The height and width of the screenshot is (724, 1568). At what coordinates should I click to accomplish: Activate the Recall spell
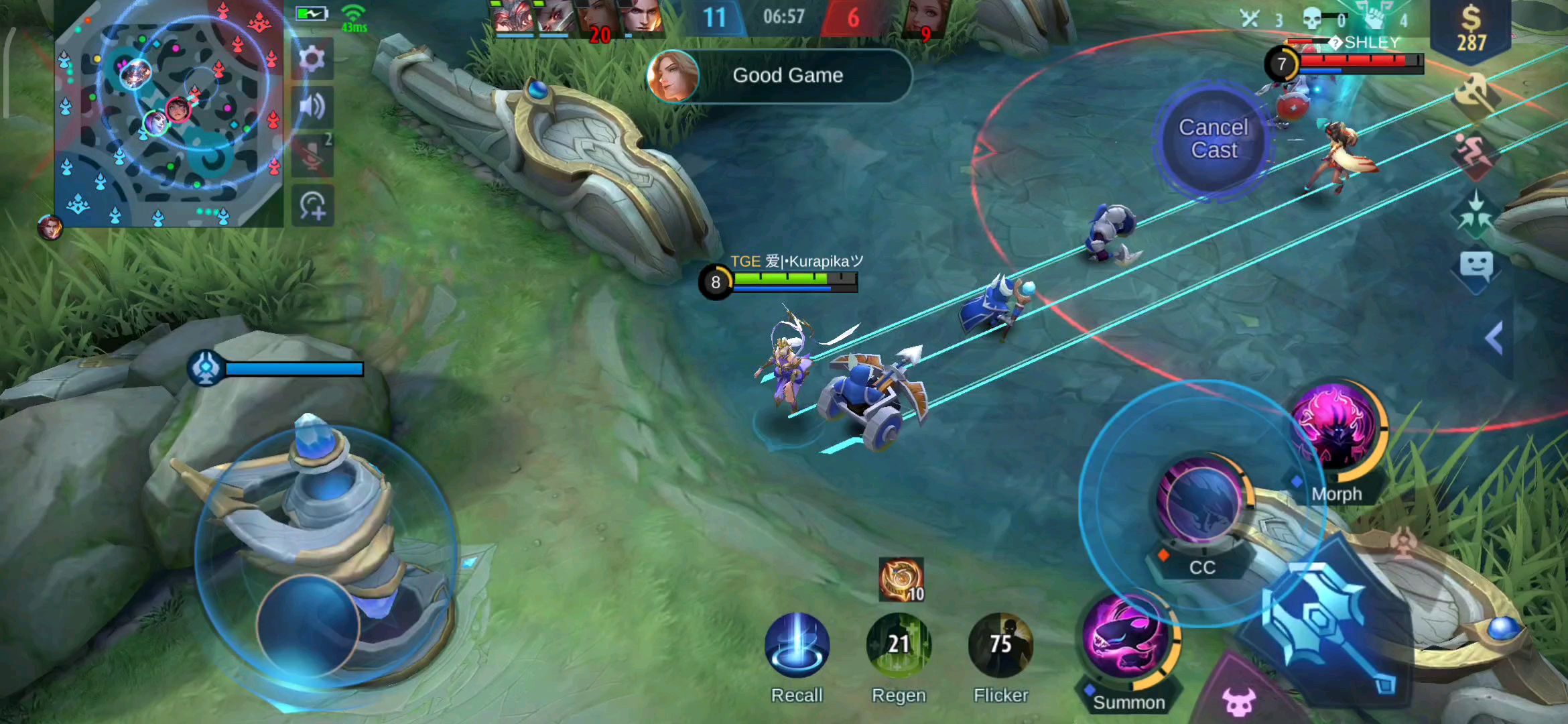click(797, 645)
